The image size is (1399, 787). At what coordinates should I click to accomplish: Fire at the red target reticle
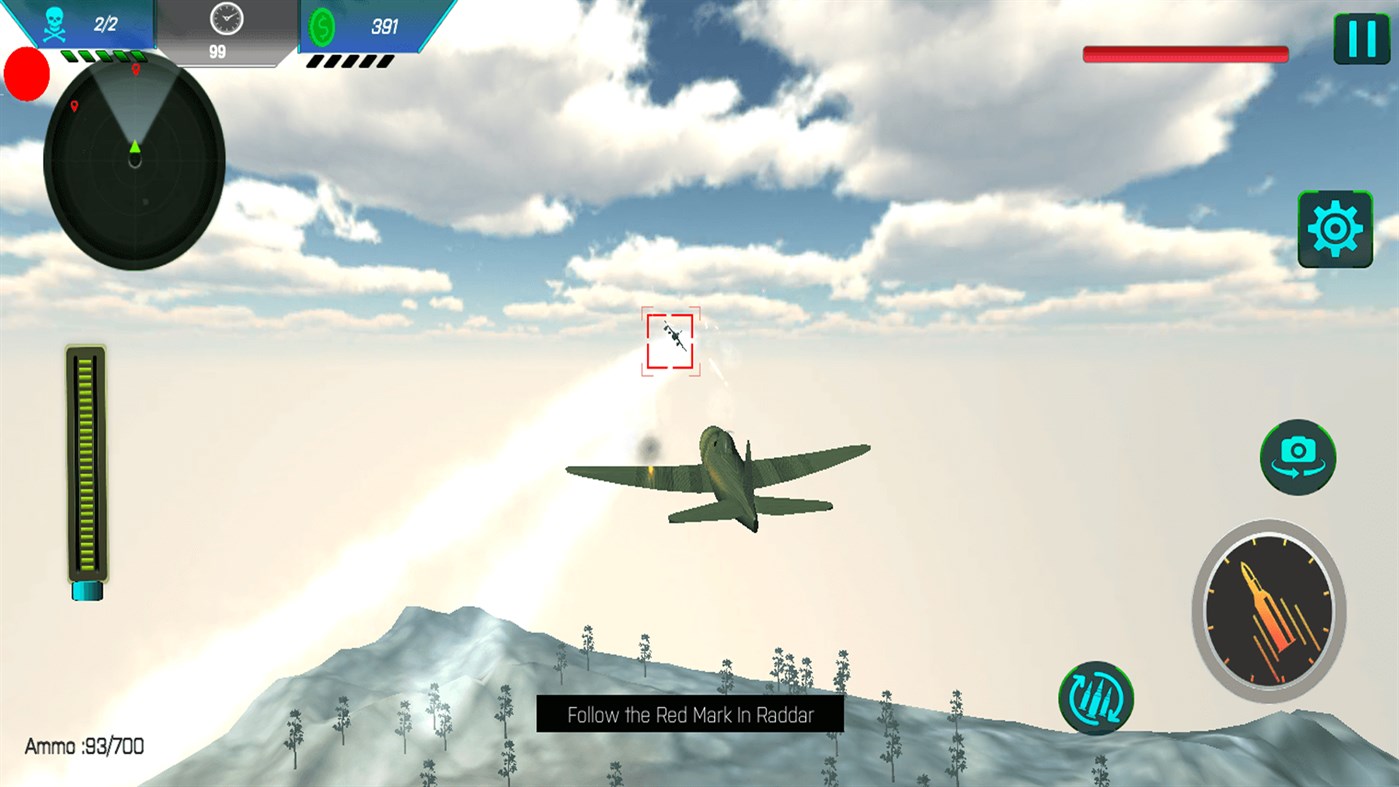tap(672, 342)
